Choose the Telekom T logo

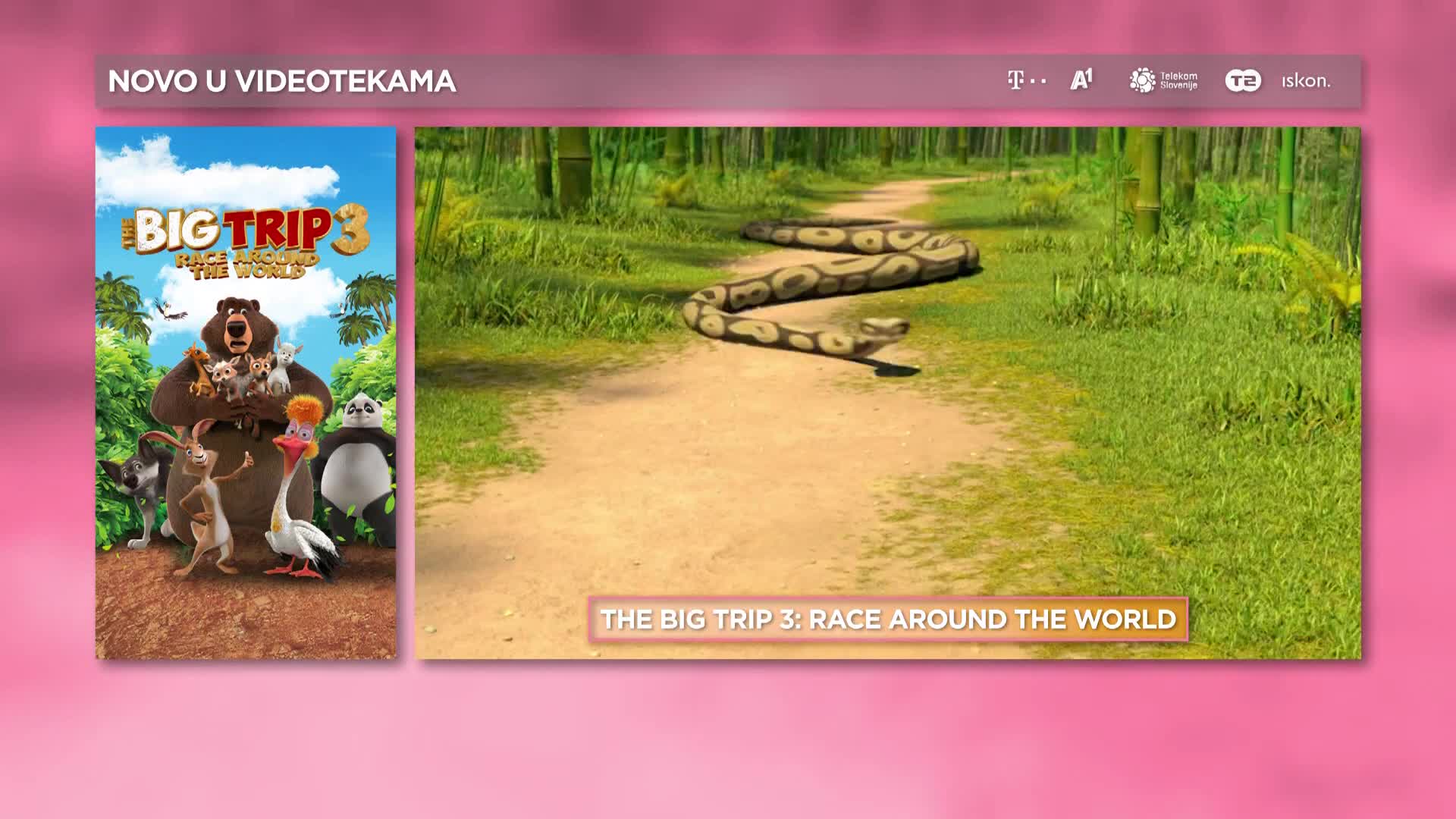(x=1026, y=80)
